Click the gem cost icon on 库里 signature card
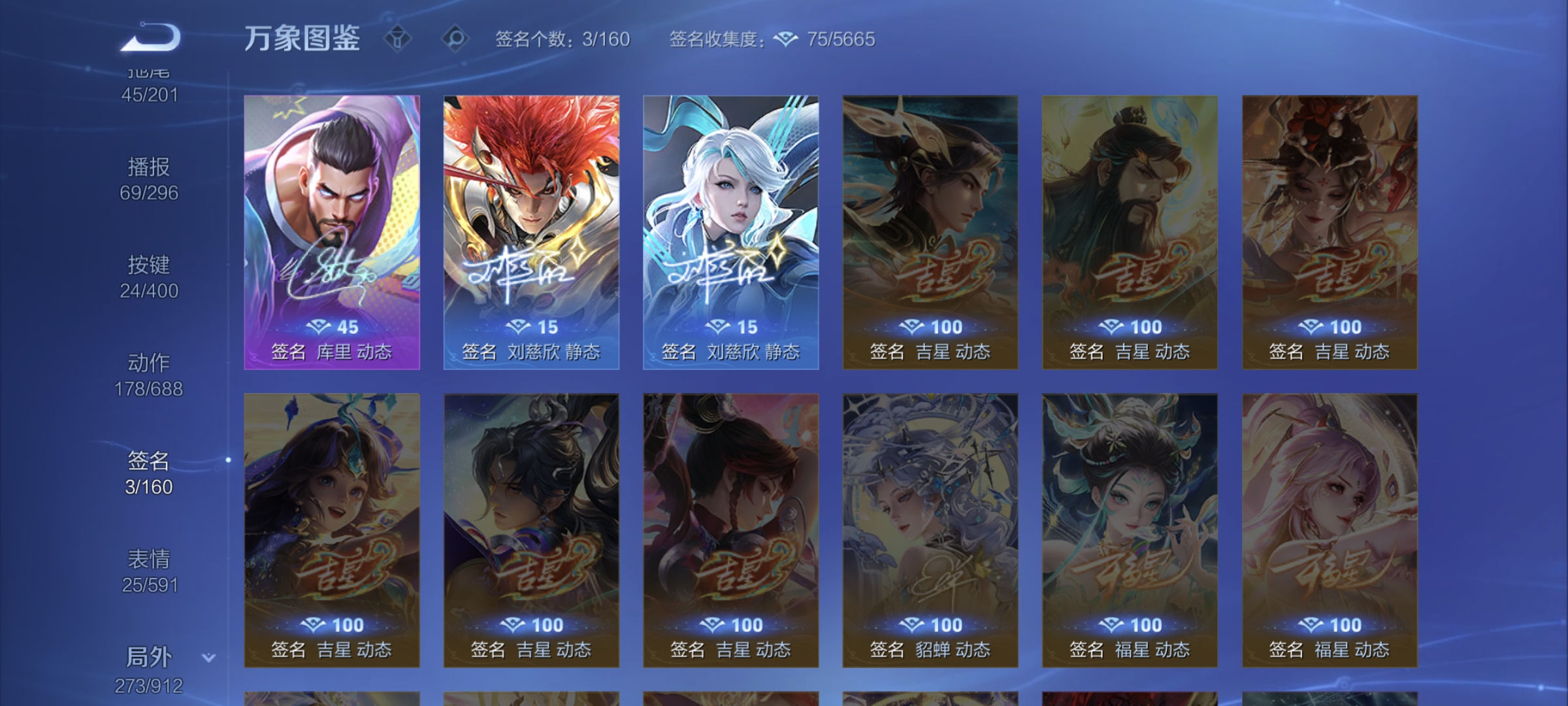The height and width of the screenshot is (706, 1568). [318, 326]
